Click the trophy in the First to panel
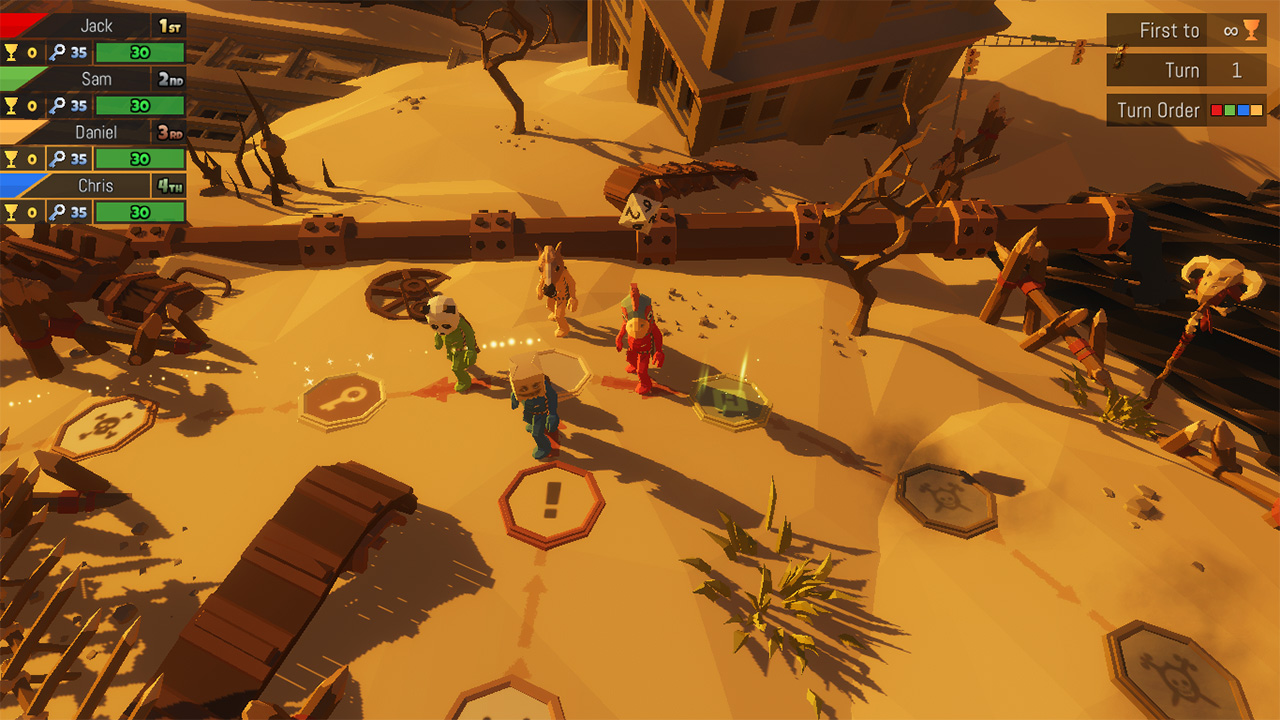1280x720 pixels. coord(1252,30)
